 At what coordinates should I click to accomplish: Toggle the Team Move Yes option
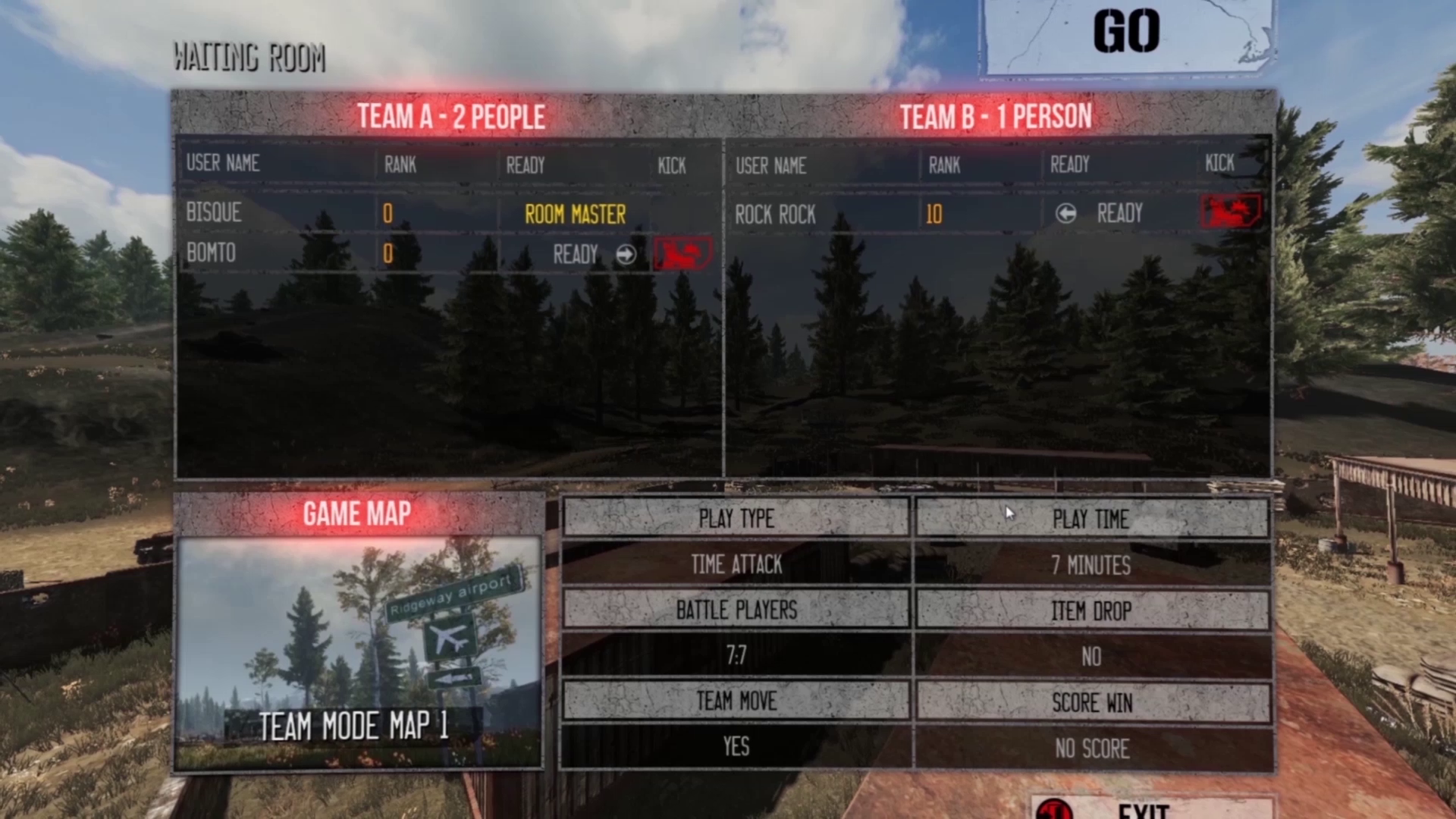[736, 747]
